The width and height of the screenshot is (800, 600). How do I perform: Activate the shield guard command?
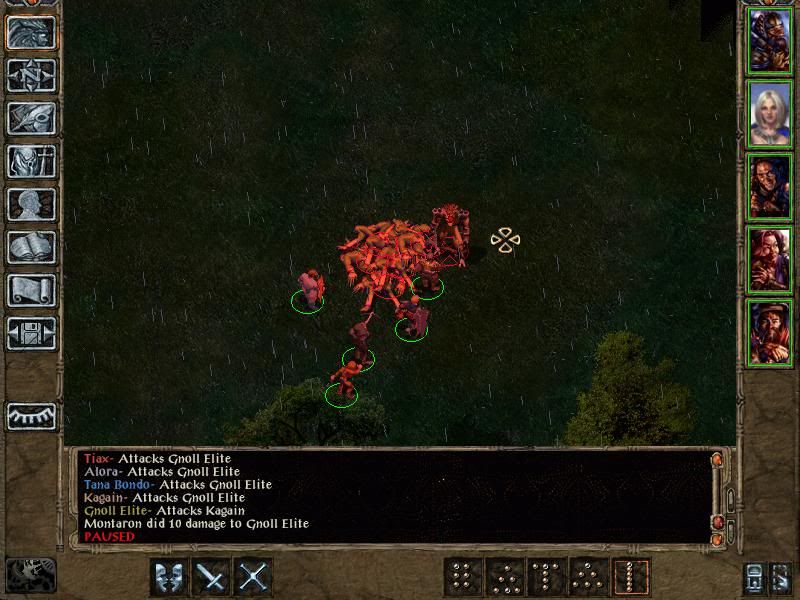(169, 576)
